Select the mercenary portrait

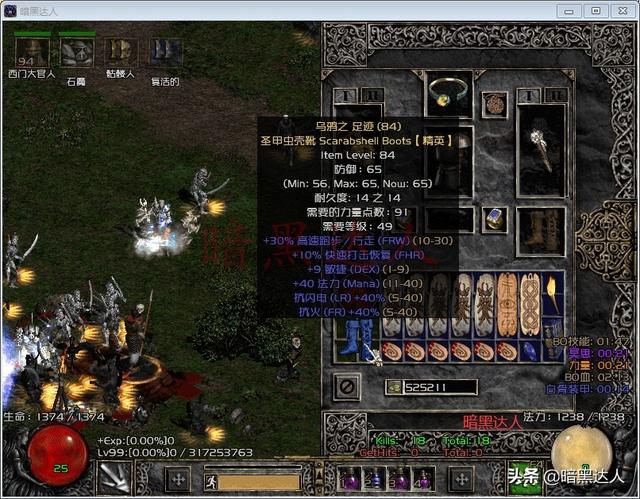pyautogui.click(x=32, y=50)
